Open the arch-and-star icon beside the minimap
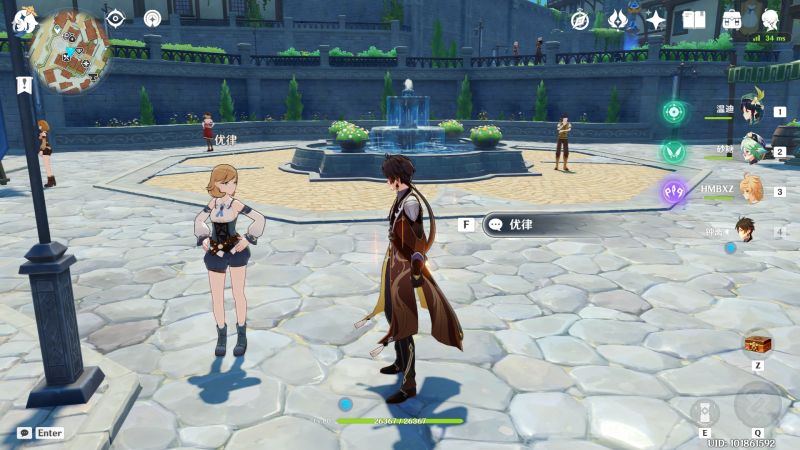The height and width of the screenshot is (450, 800). [152, 18]
